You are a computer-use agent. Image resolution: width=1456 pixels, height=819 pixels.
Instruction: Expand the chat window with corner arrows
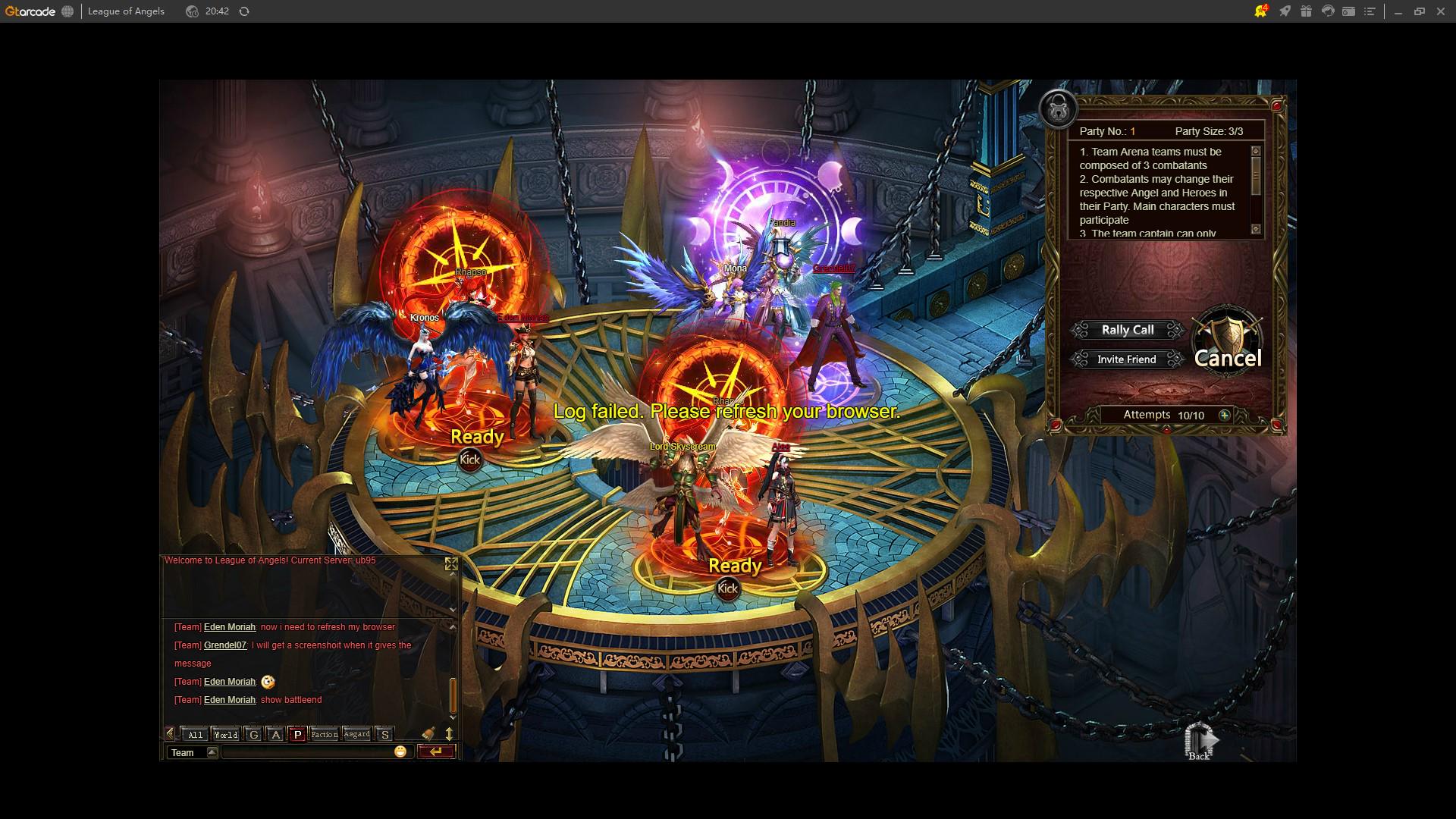(x=451, y=564)
